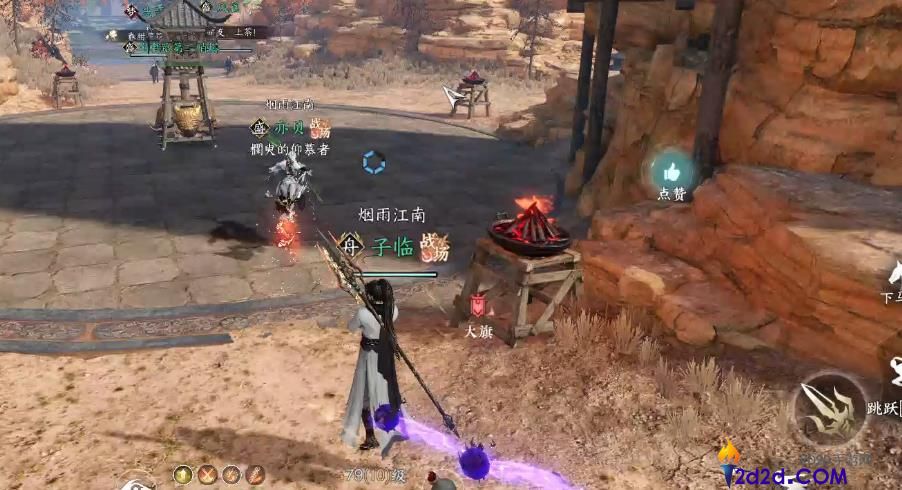This screenshot has height=490, width=902.
Task: Select the yellow up-arrow status icon
Action: click(x=183, y=474)
